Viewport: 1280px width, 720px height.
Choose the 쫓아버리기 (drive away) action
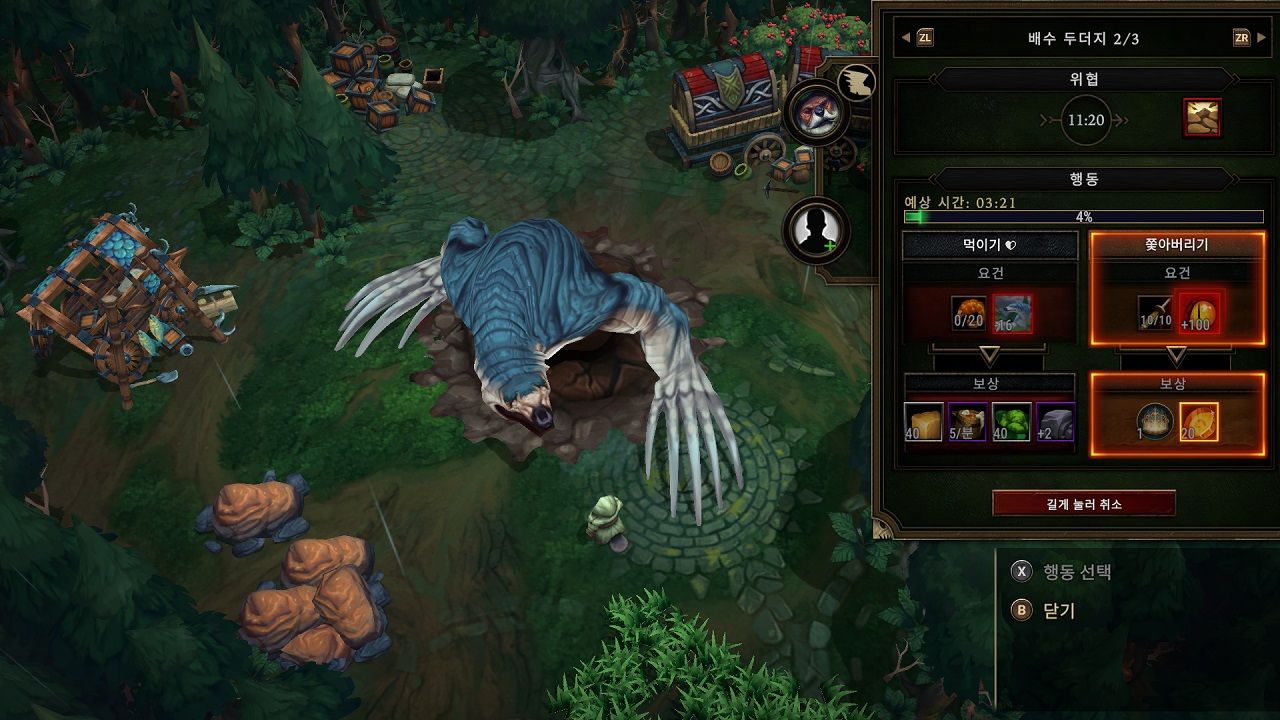point(1176,245)
